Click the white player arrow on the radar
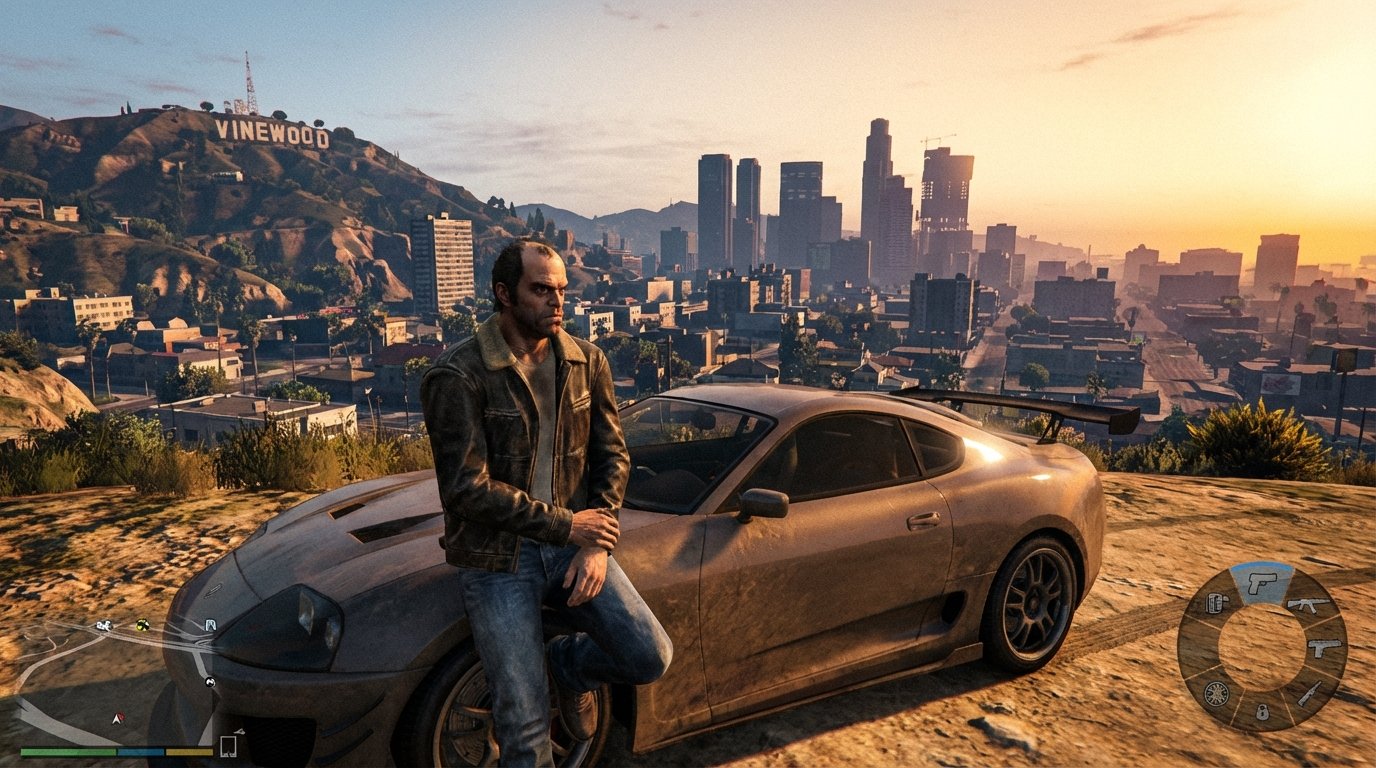1376x768 pixels. coord(117,718)
